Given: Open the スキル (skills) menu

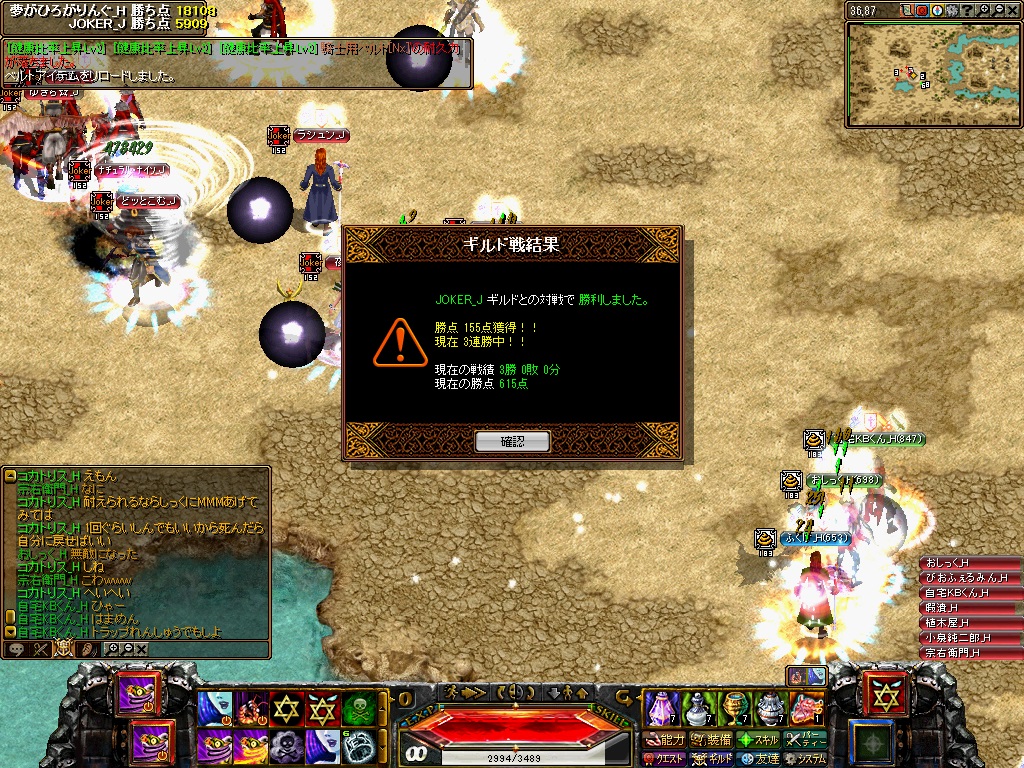Looking at the screenshot, I should click(x=759, y=740).
